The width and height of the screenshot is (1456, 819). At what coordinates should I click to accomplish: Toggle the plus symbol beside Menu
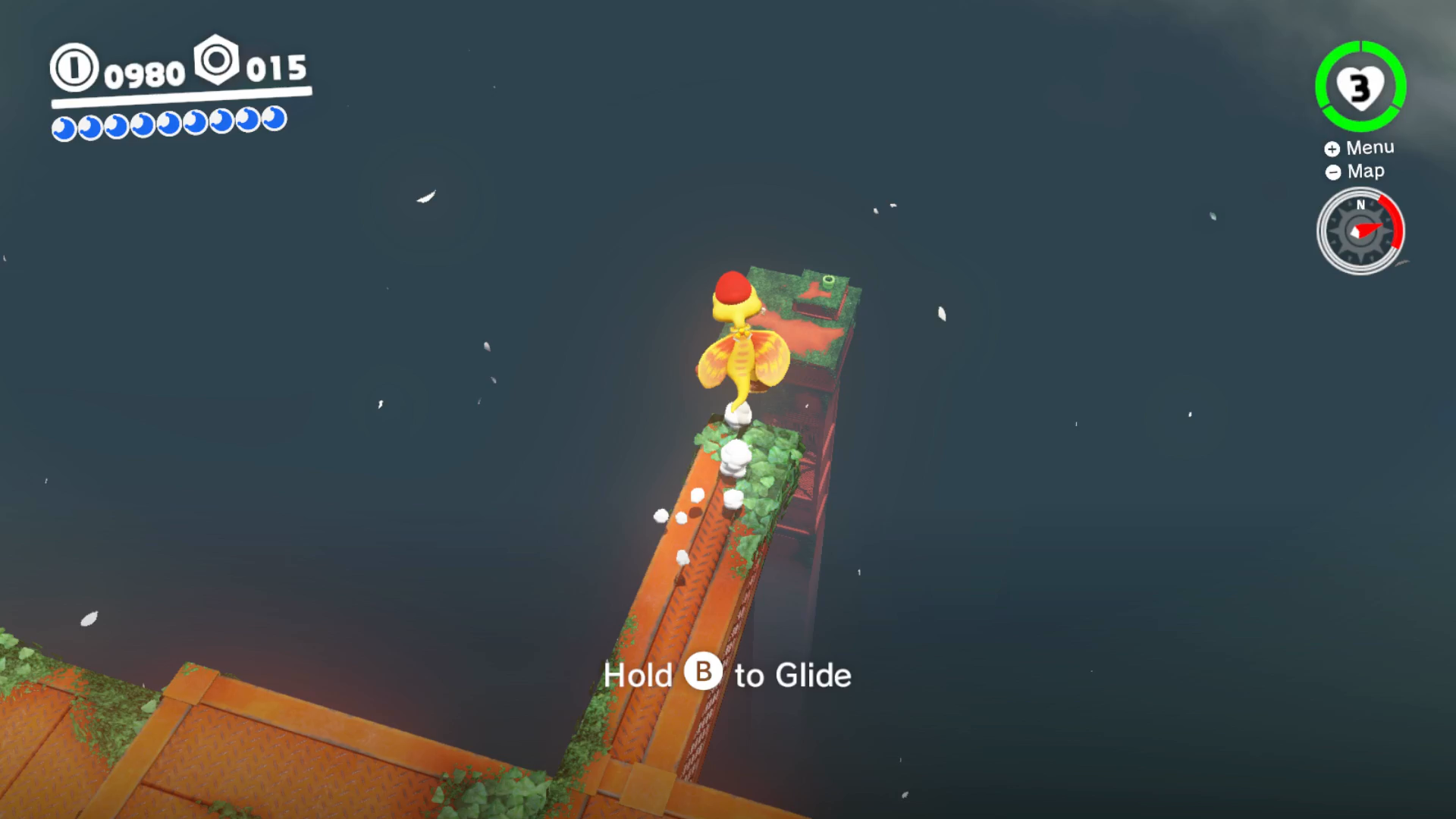(1333, 148)
